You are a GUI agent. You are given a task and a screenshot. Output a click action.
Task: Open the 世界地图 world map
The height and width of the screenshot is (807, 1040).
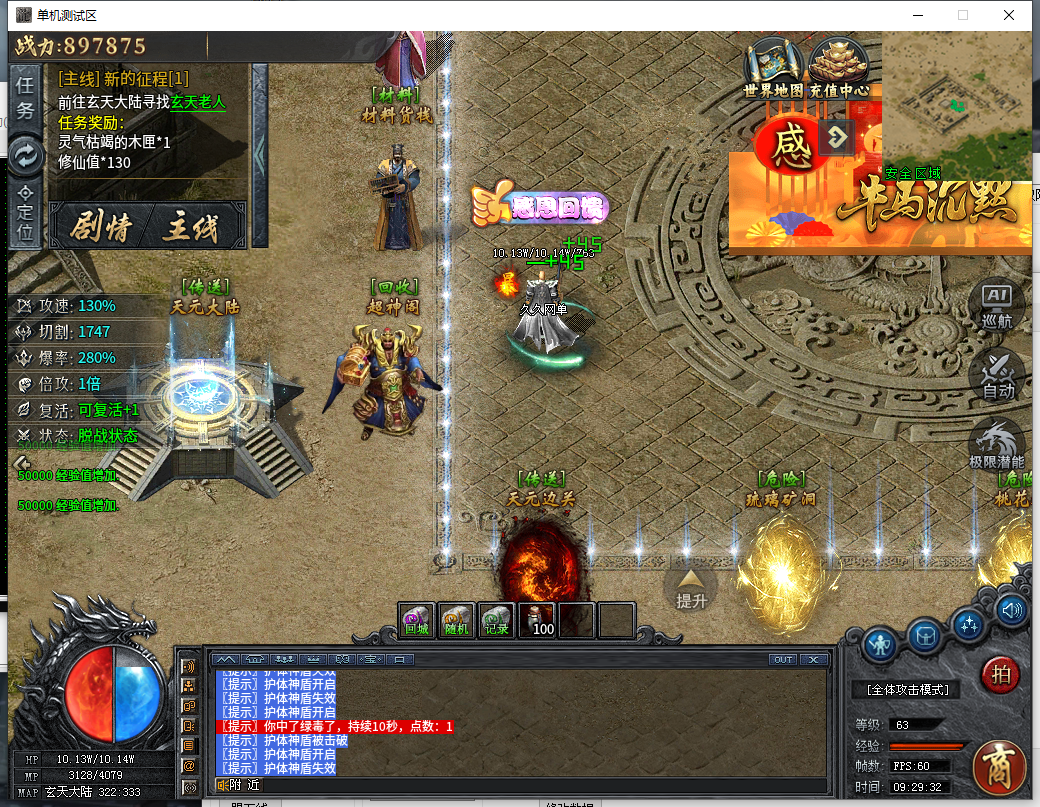pyautogui.click(x=774, y=68)
